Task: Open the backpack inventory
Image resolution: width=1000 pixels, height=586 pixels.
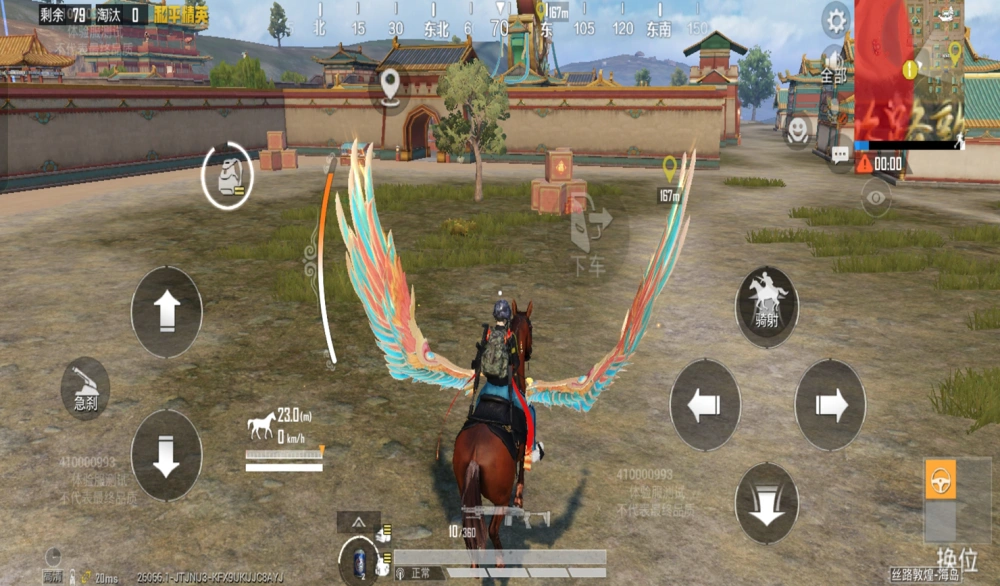Action: click(x=228, y=177)
